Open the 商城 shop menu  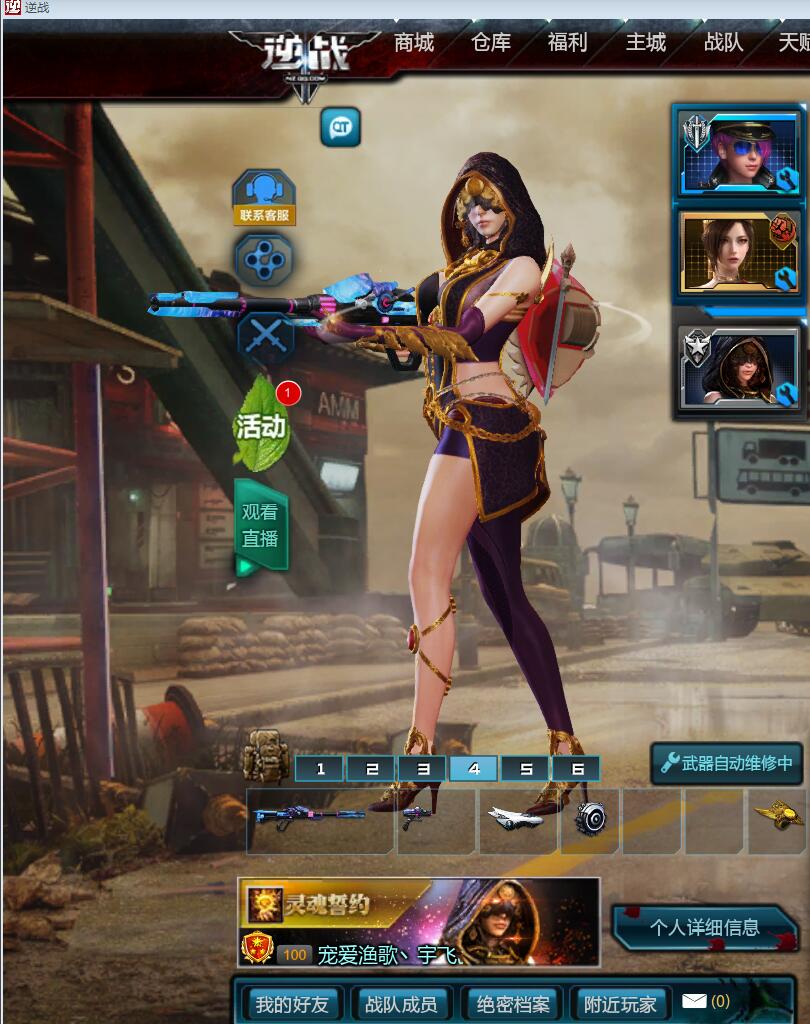tap(414, 43)
